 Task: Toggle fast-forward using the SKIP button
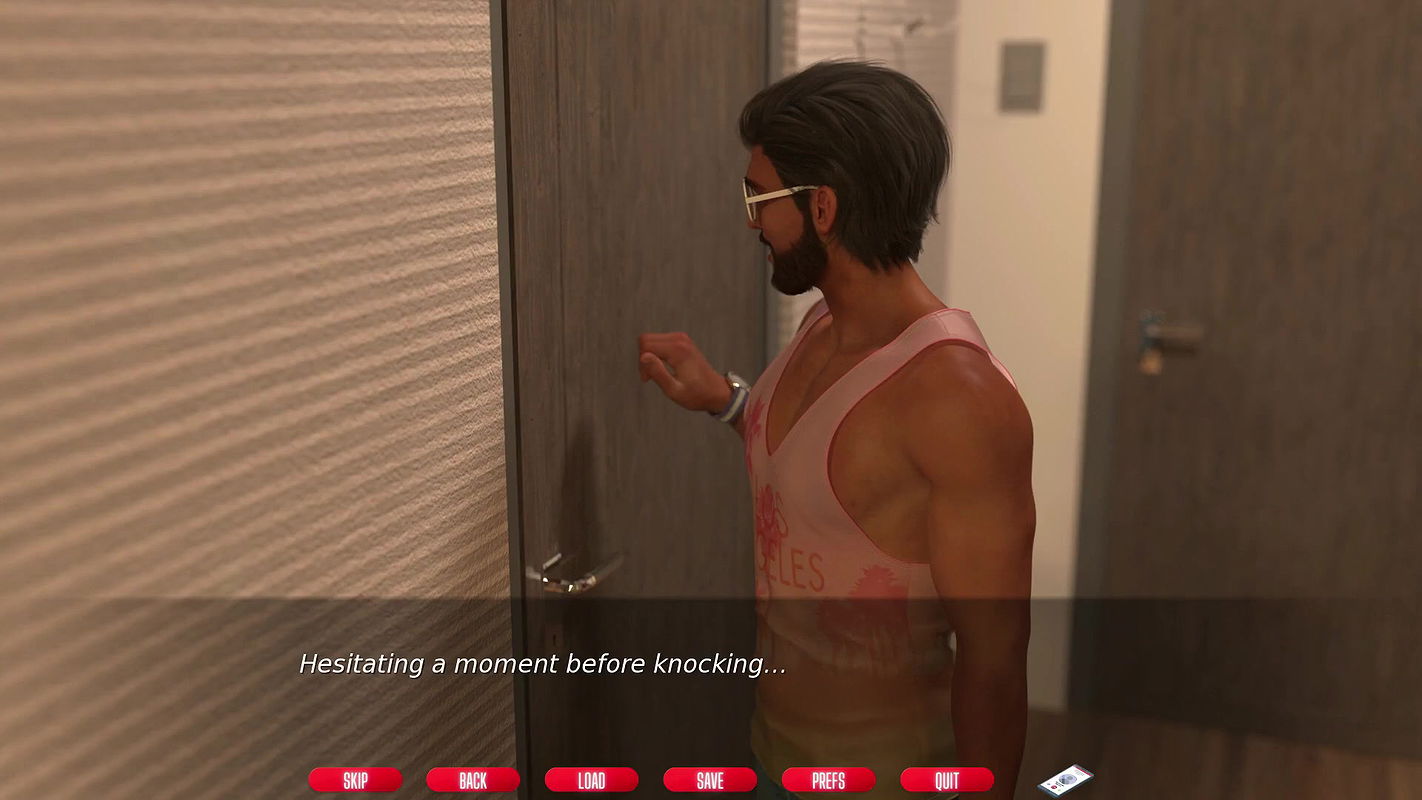pos(355,780)
